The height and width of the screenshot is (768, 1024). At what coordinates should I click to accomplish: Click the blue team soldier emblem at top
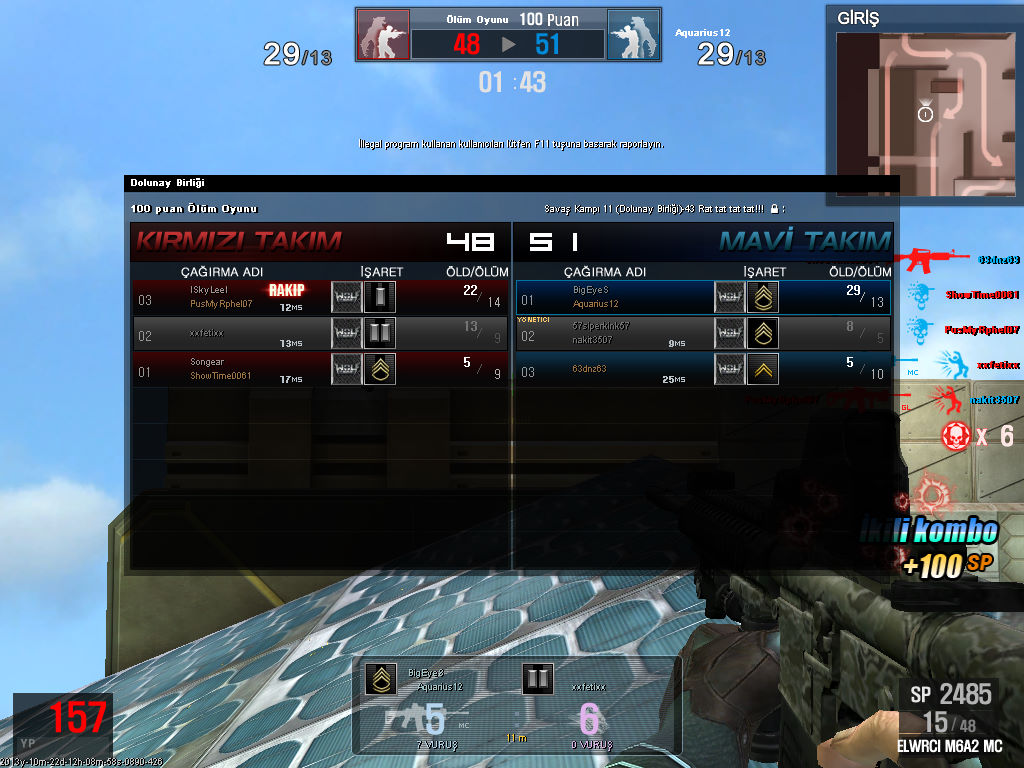633,36
